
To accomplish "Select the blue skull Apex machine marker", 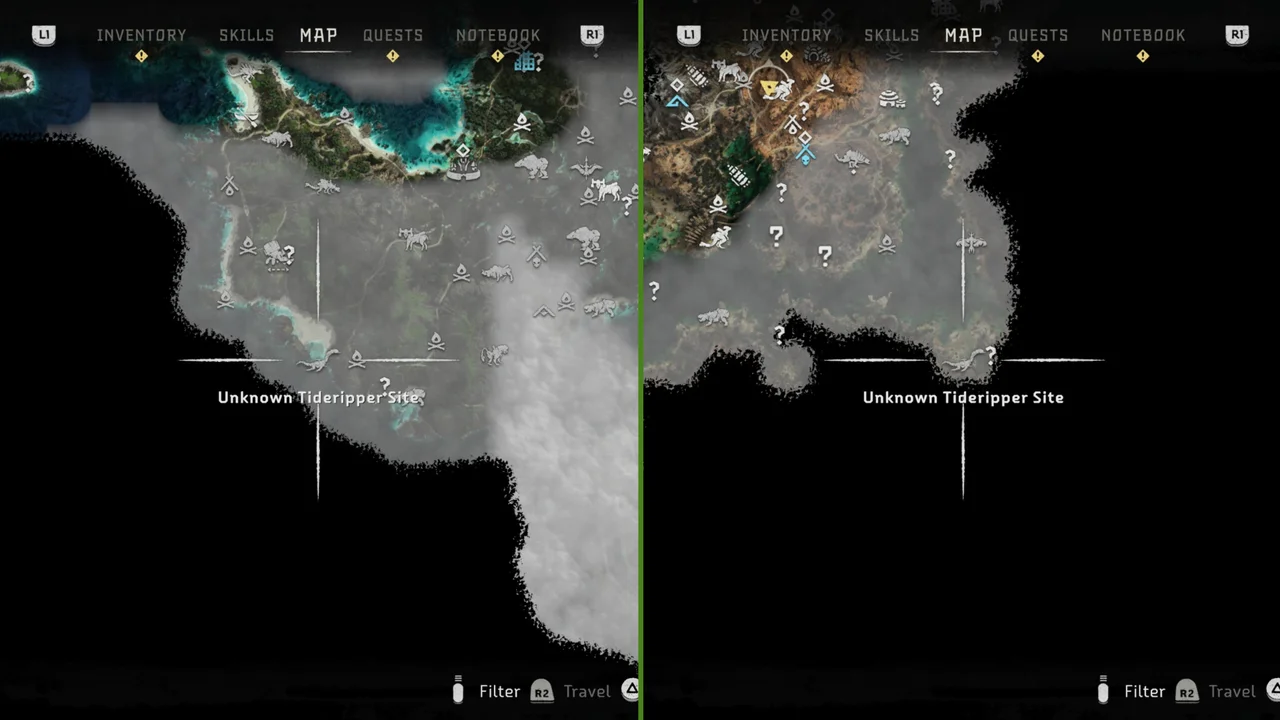I will (x=805, y=152).
